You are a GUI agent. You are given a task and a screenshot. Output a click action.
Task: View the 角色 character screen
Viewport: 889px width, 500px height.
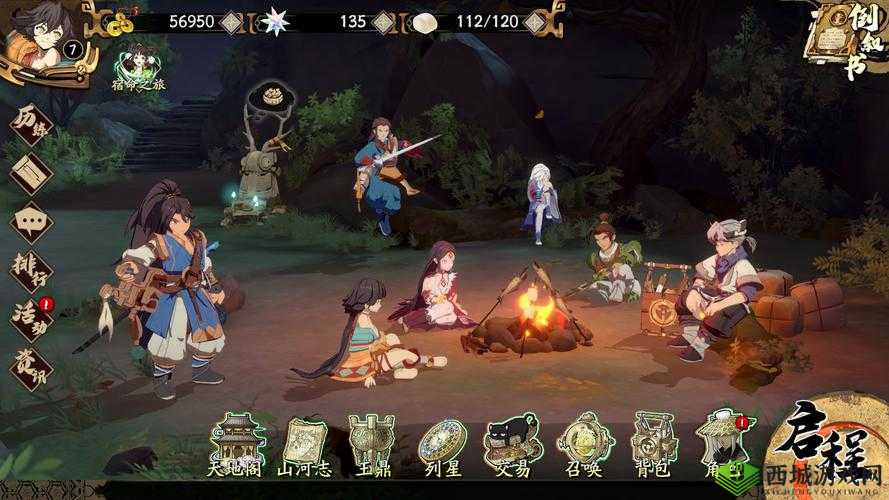(x=717, y=443)
